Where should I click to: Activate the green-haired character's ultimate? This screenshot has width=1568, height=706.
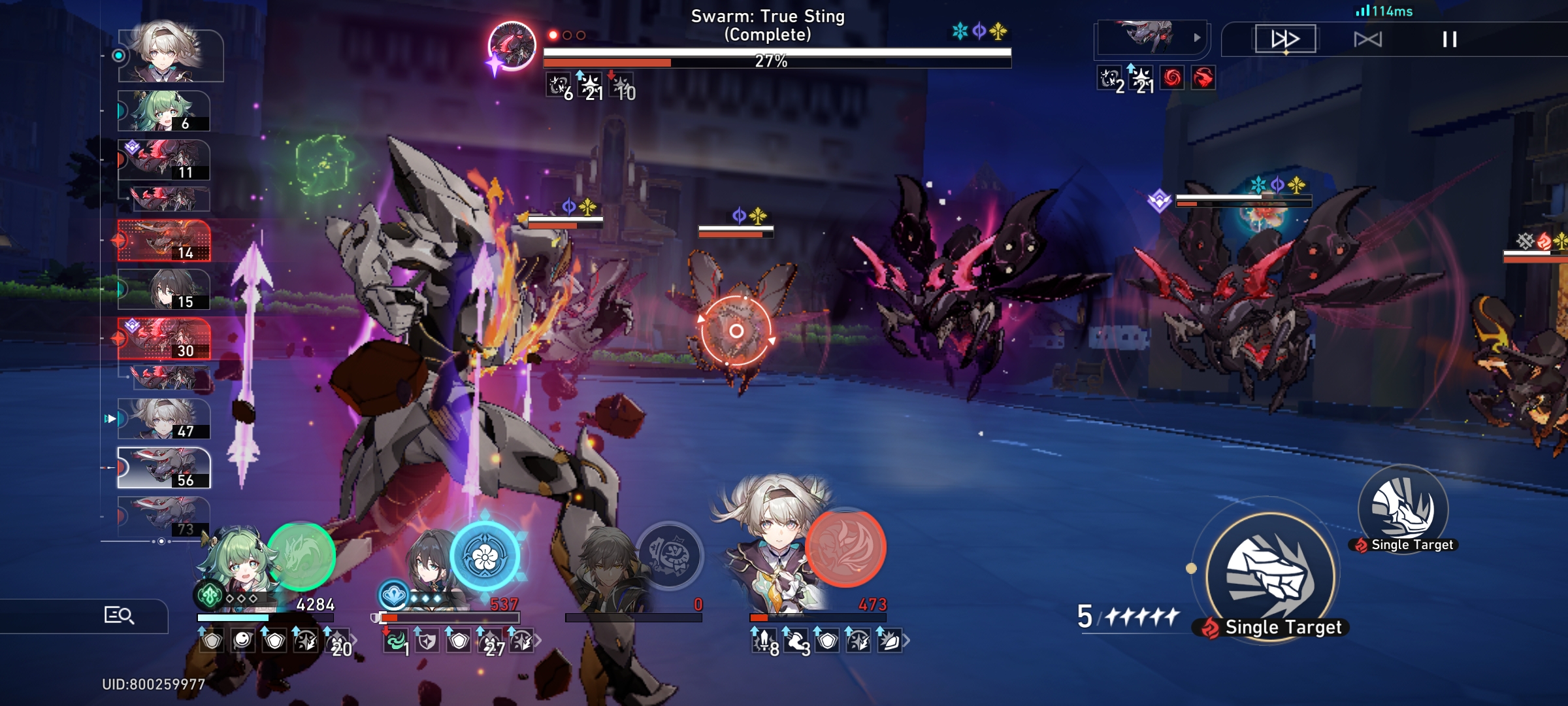(301, 556)
